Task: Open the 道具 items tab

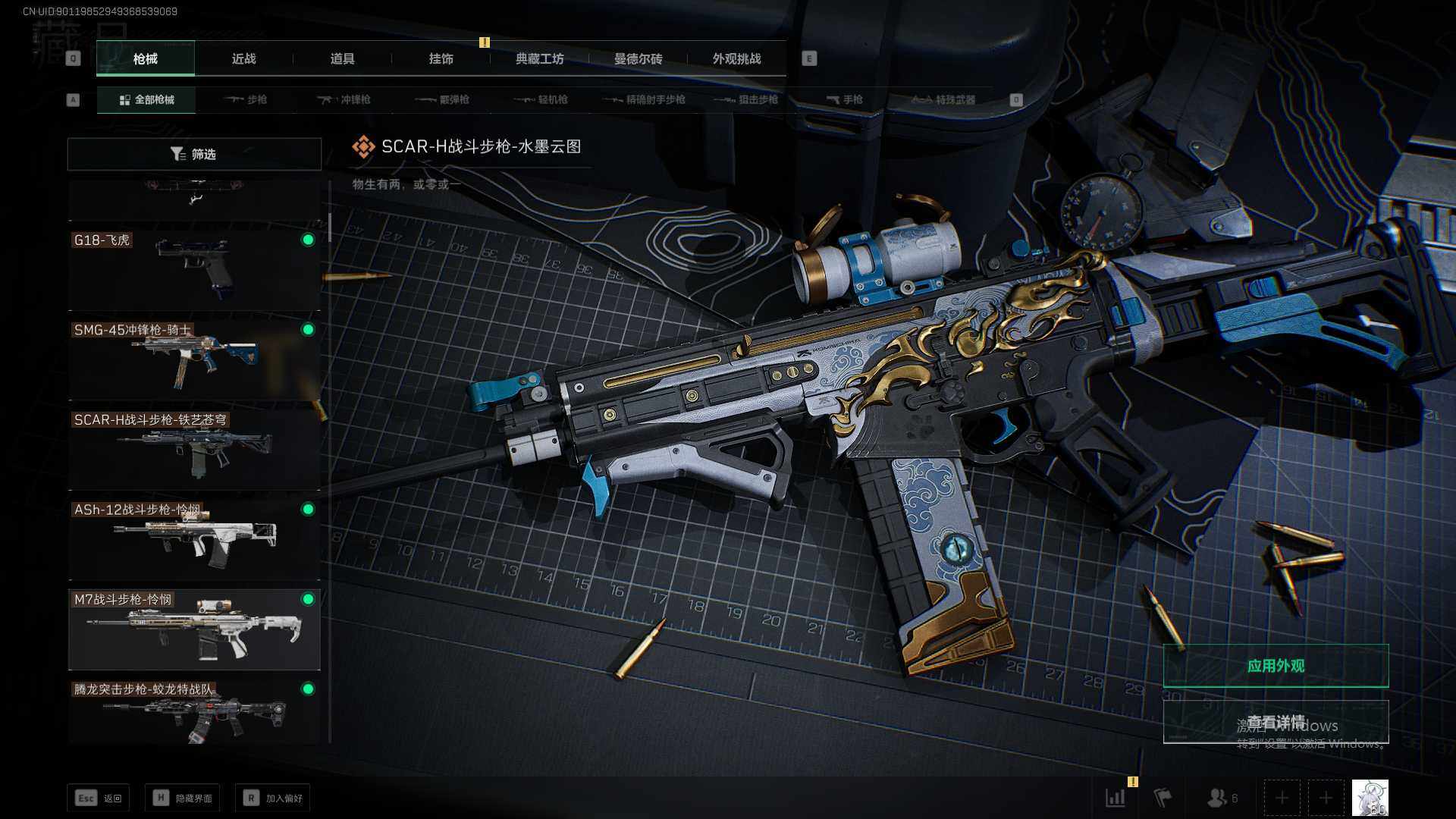Action: (342, 58)
